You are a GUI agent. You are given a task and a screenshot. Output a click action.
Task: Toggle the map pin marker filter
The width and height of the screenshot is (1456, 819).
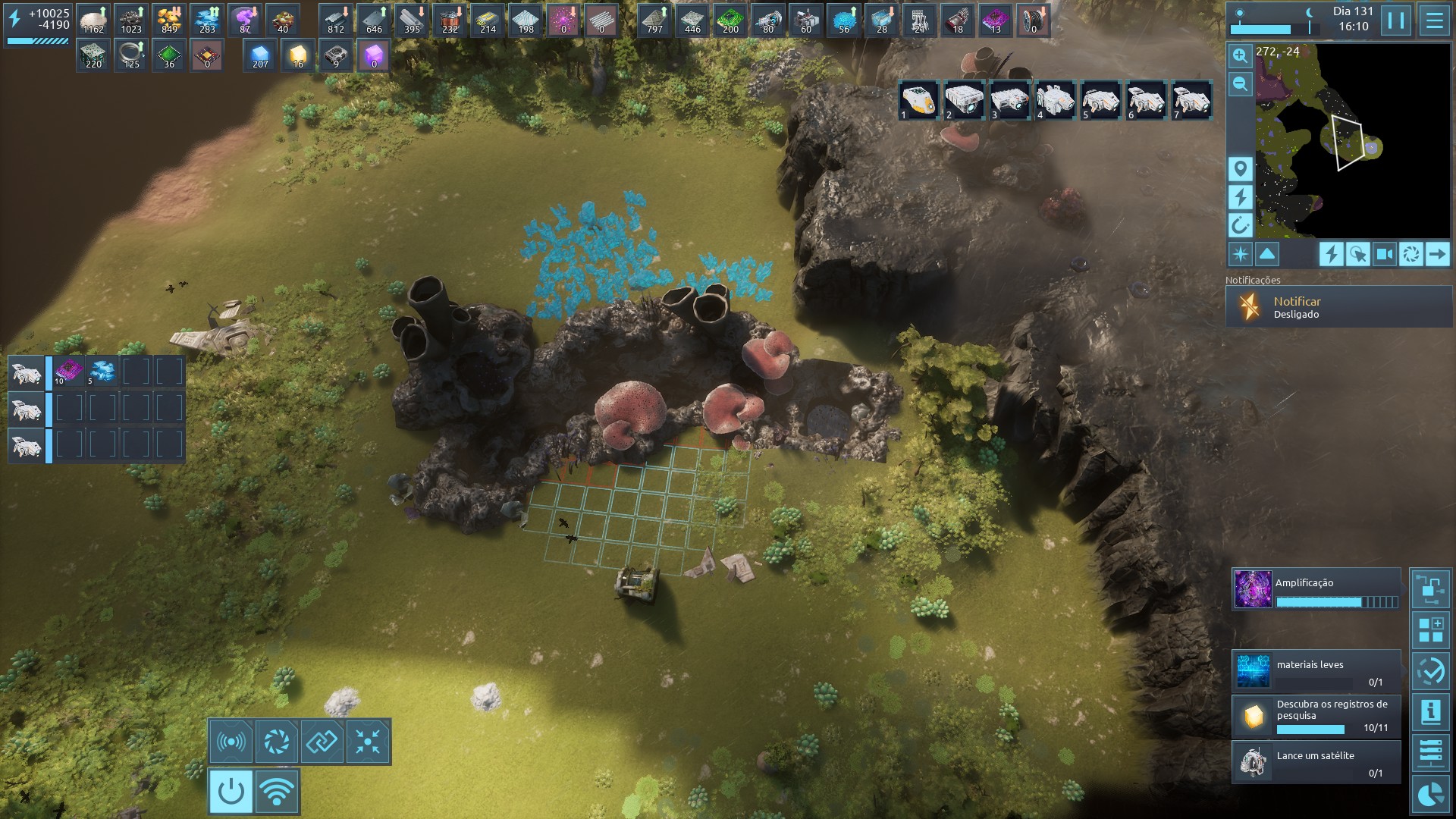pos(1240,168)
